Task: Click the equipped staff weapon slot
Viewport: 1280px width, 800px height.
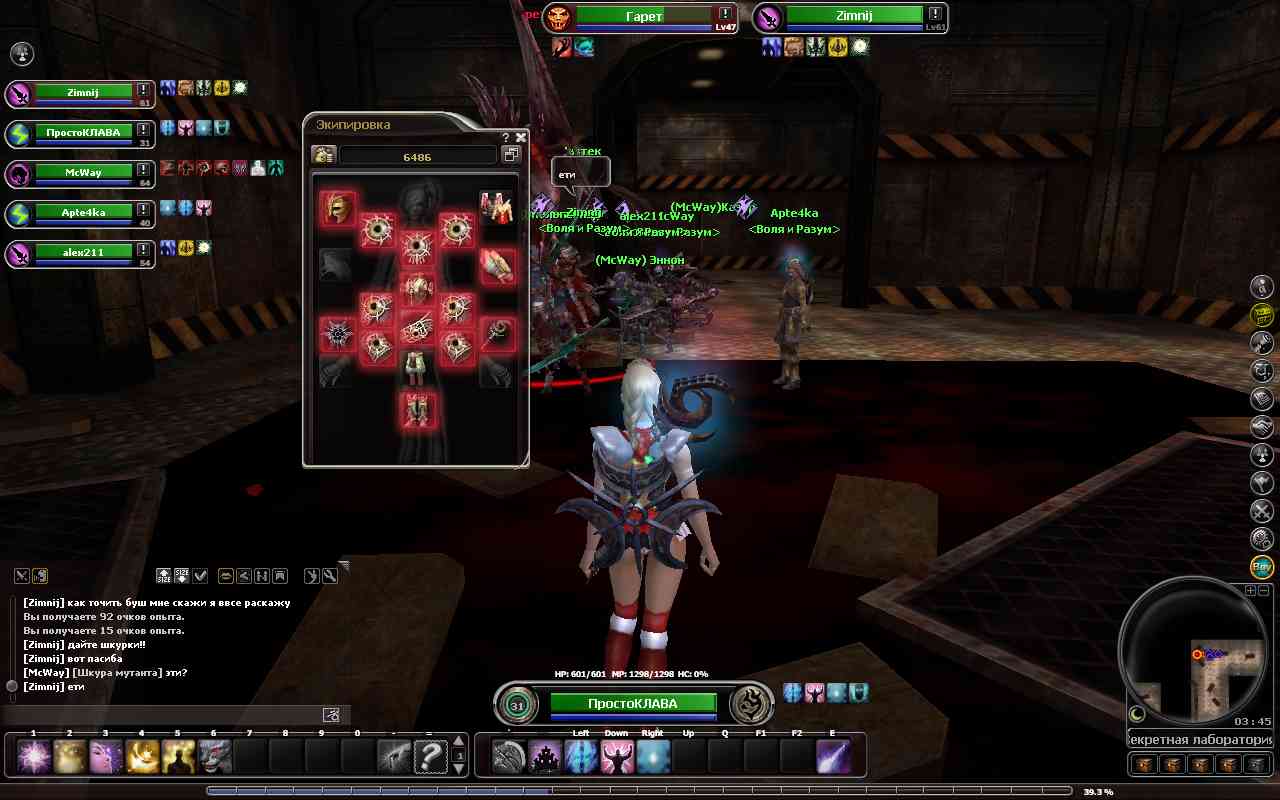Action: tap(497, 335)
